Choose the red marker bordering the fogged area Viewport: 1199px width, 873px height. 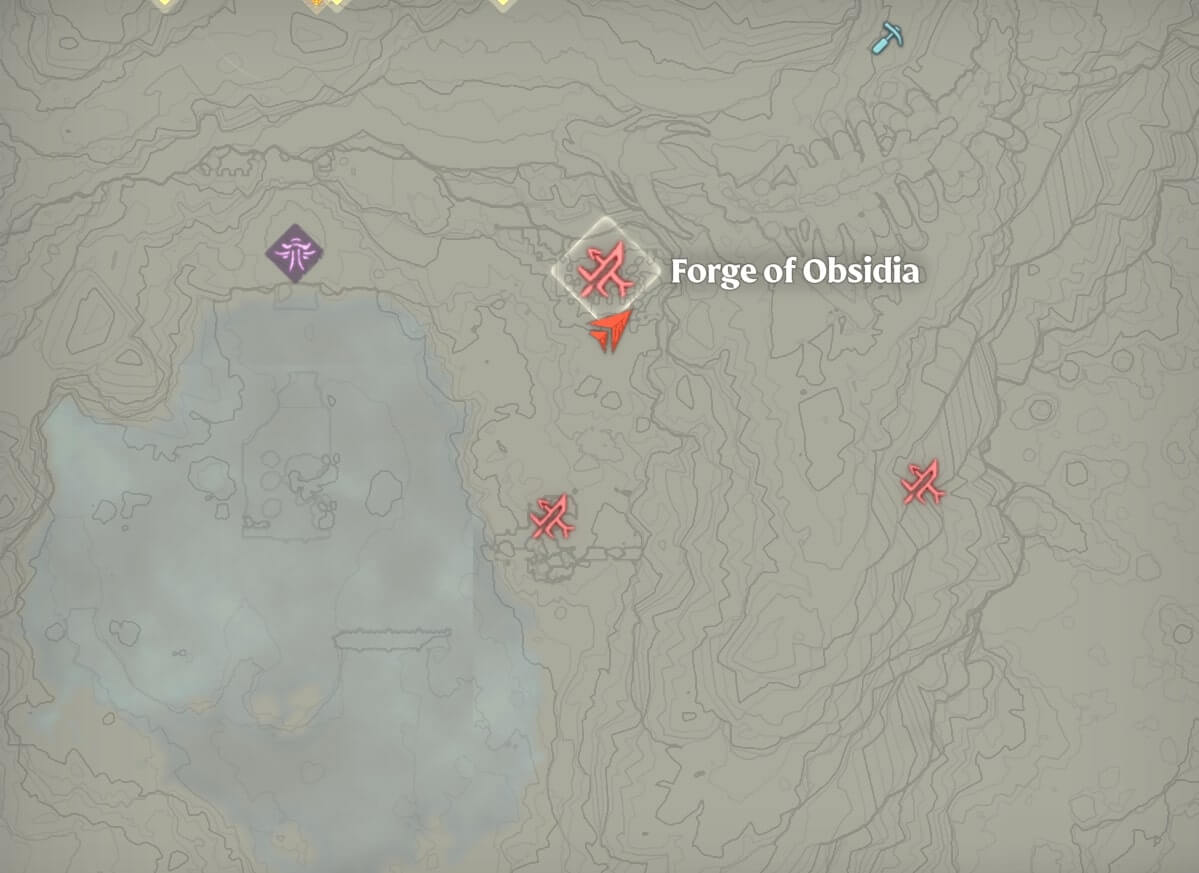(x=551, y=517)
